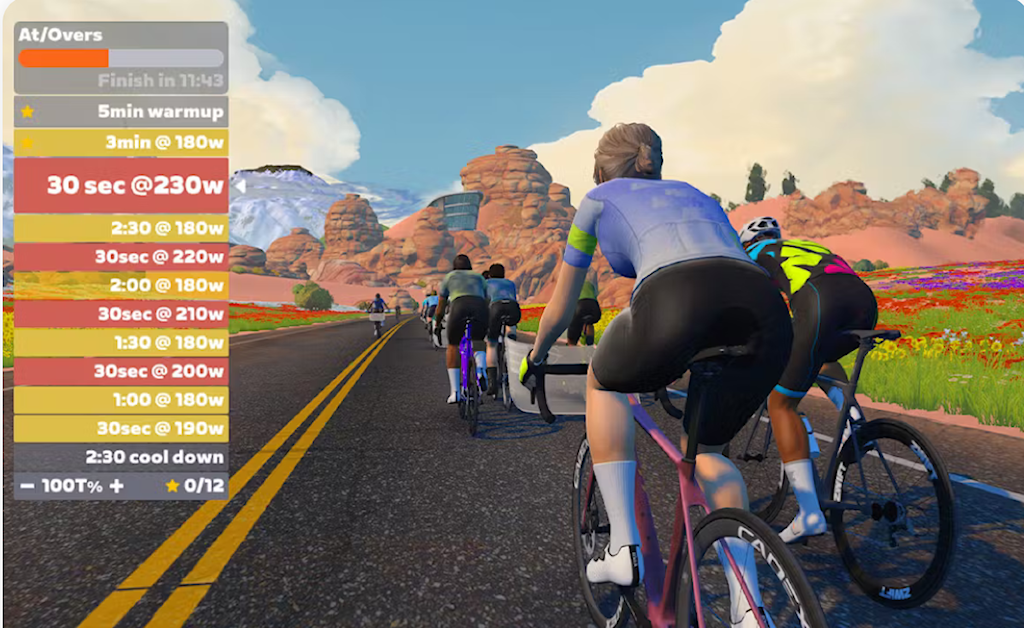This screenshot has width=1024, height=628.
Task: Select the 1:00 @ 180w interval row
Action: click(121, 400)
